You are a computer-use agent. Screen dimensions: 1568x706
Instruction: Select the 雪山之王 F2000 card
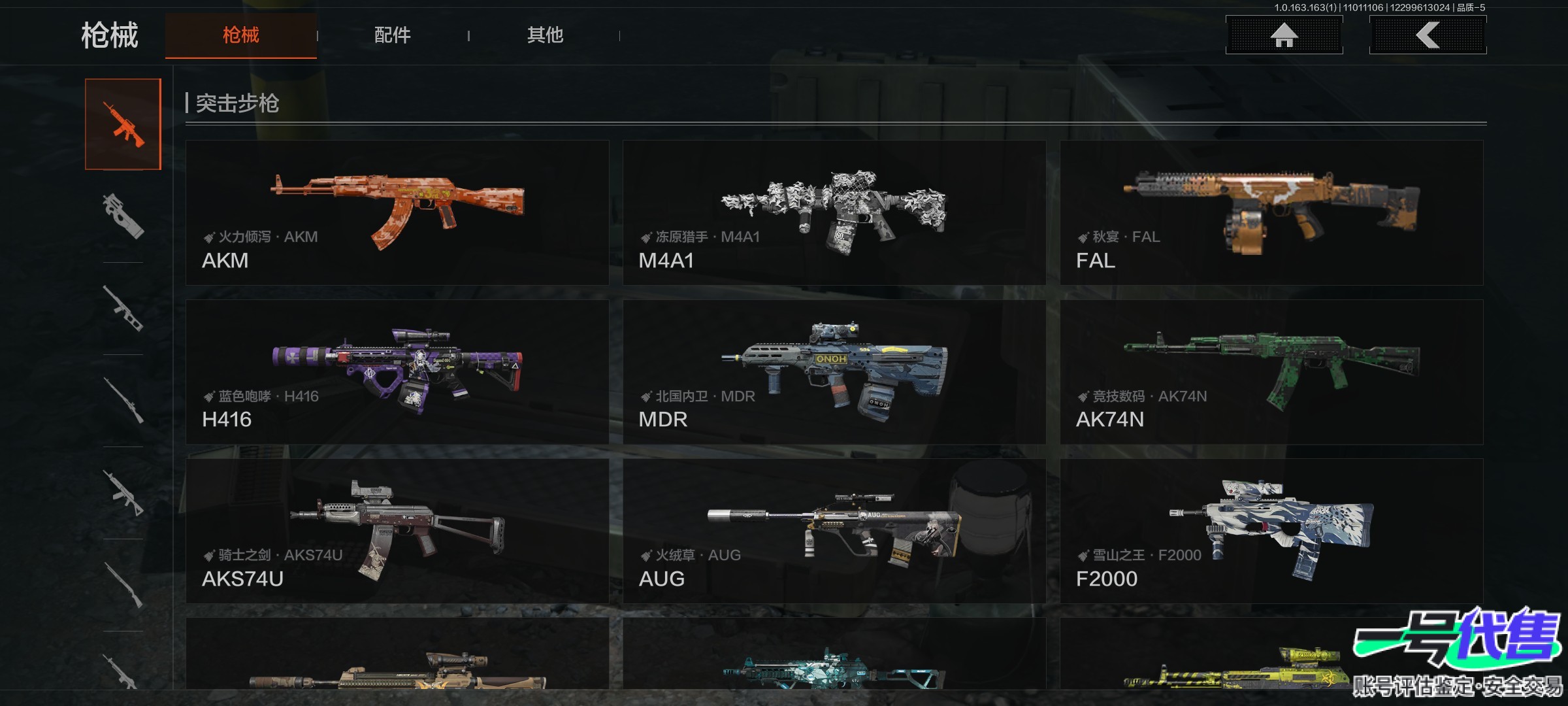[1271, 531]
